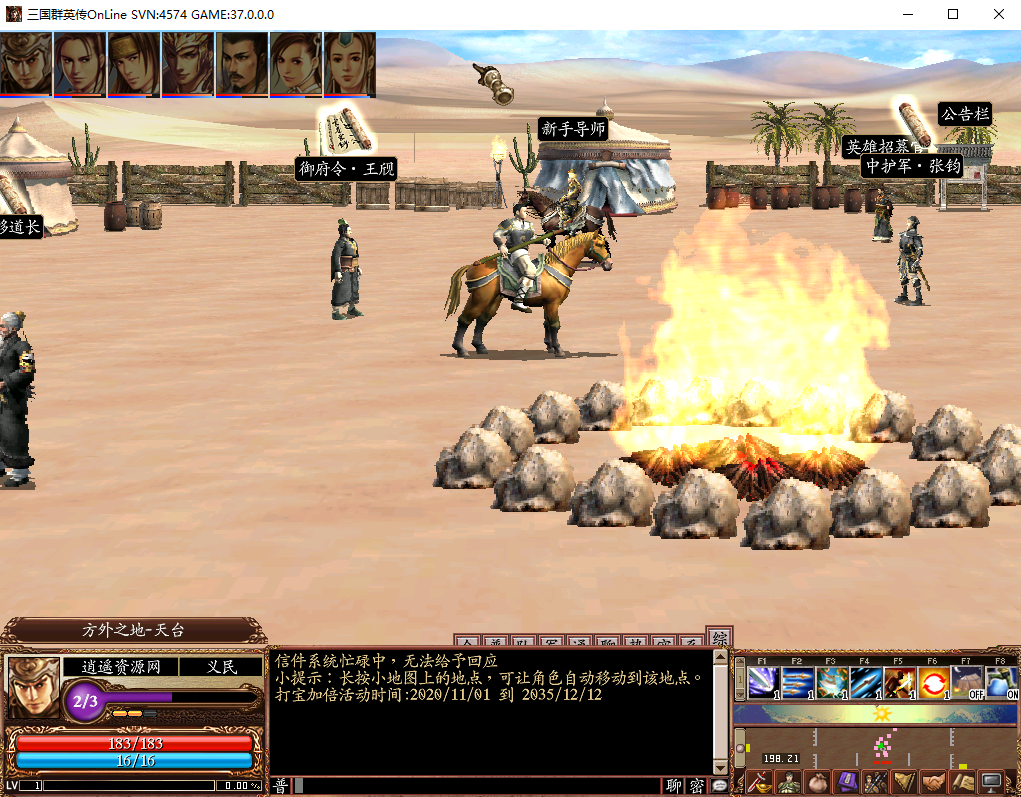
Task: Open the monitor system settings icon
Action: [992, 782]
